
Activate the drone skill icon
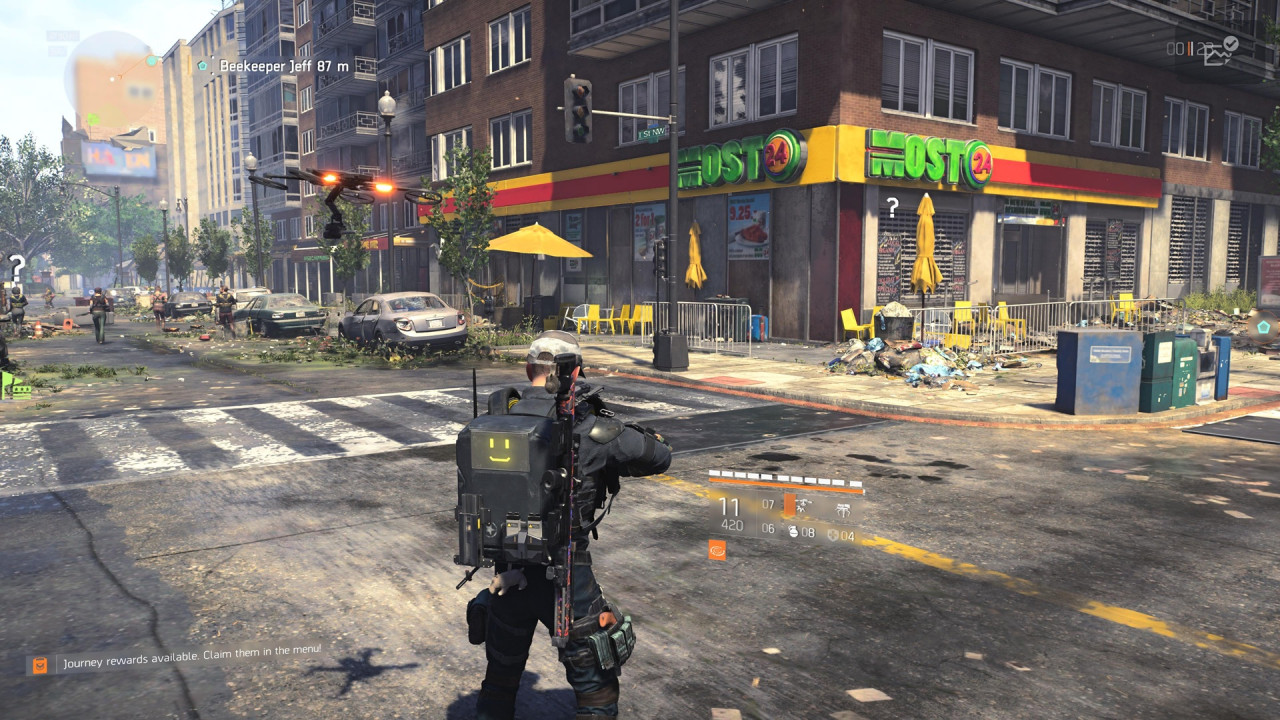[802, 506]
